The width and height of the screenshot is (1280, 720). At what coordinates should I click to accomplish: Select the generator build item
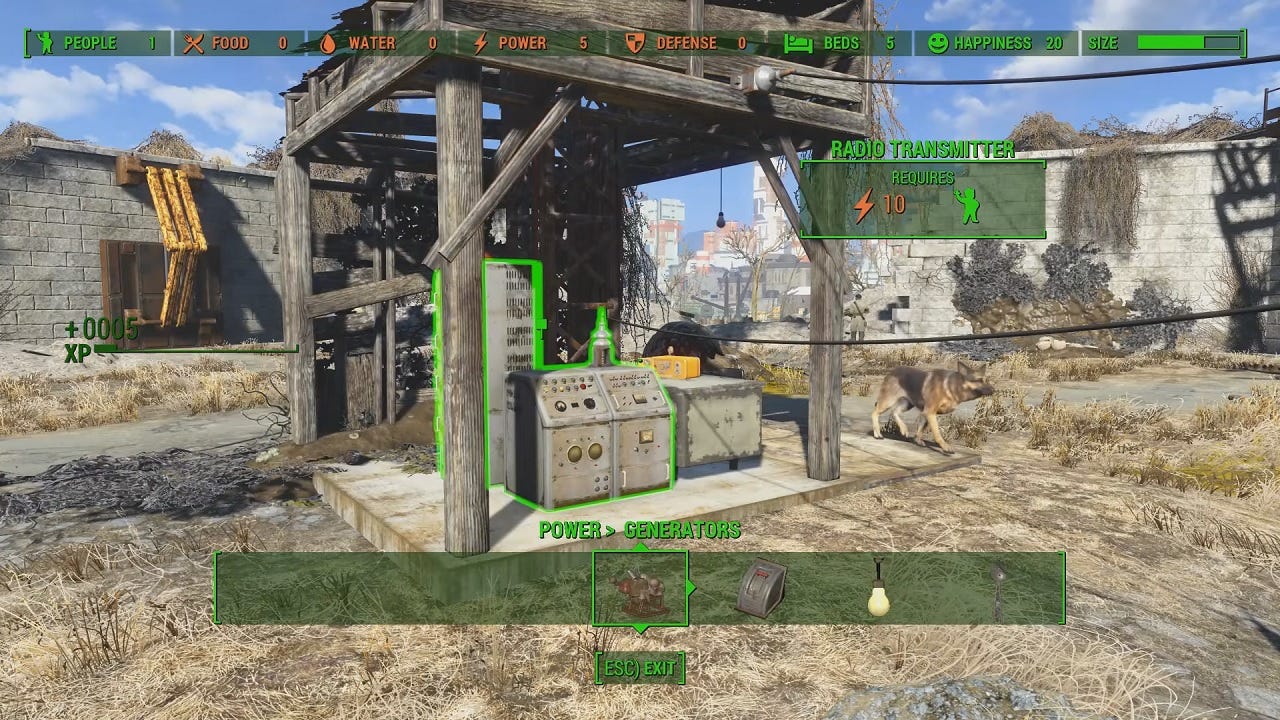[640, 592]
